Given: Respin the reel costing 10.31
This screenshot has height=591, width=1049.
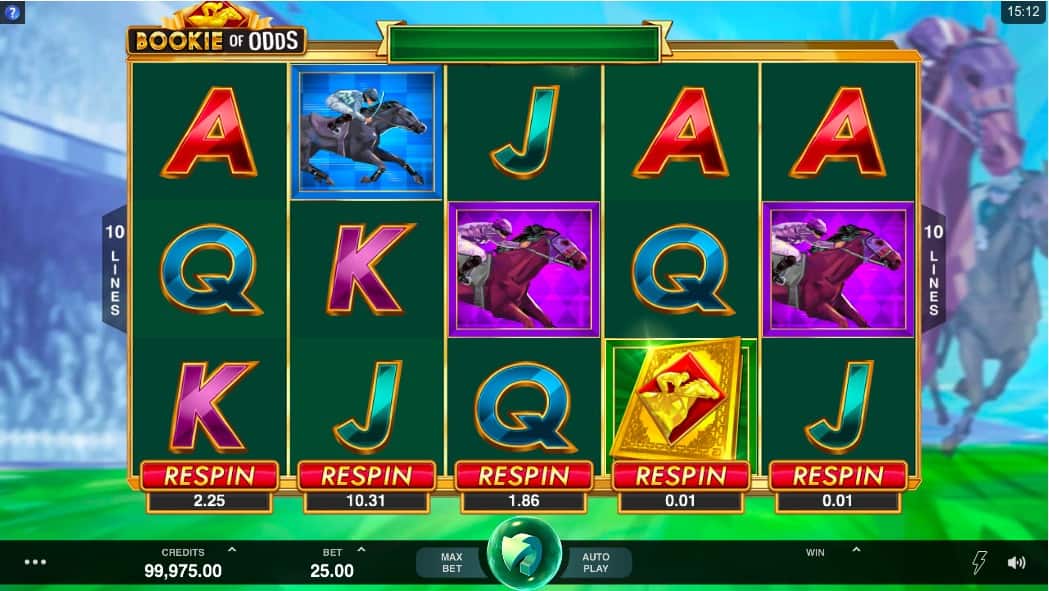Looking at the screenshot, I should coord(366,477).
